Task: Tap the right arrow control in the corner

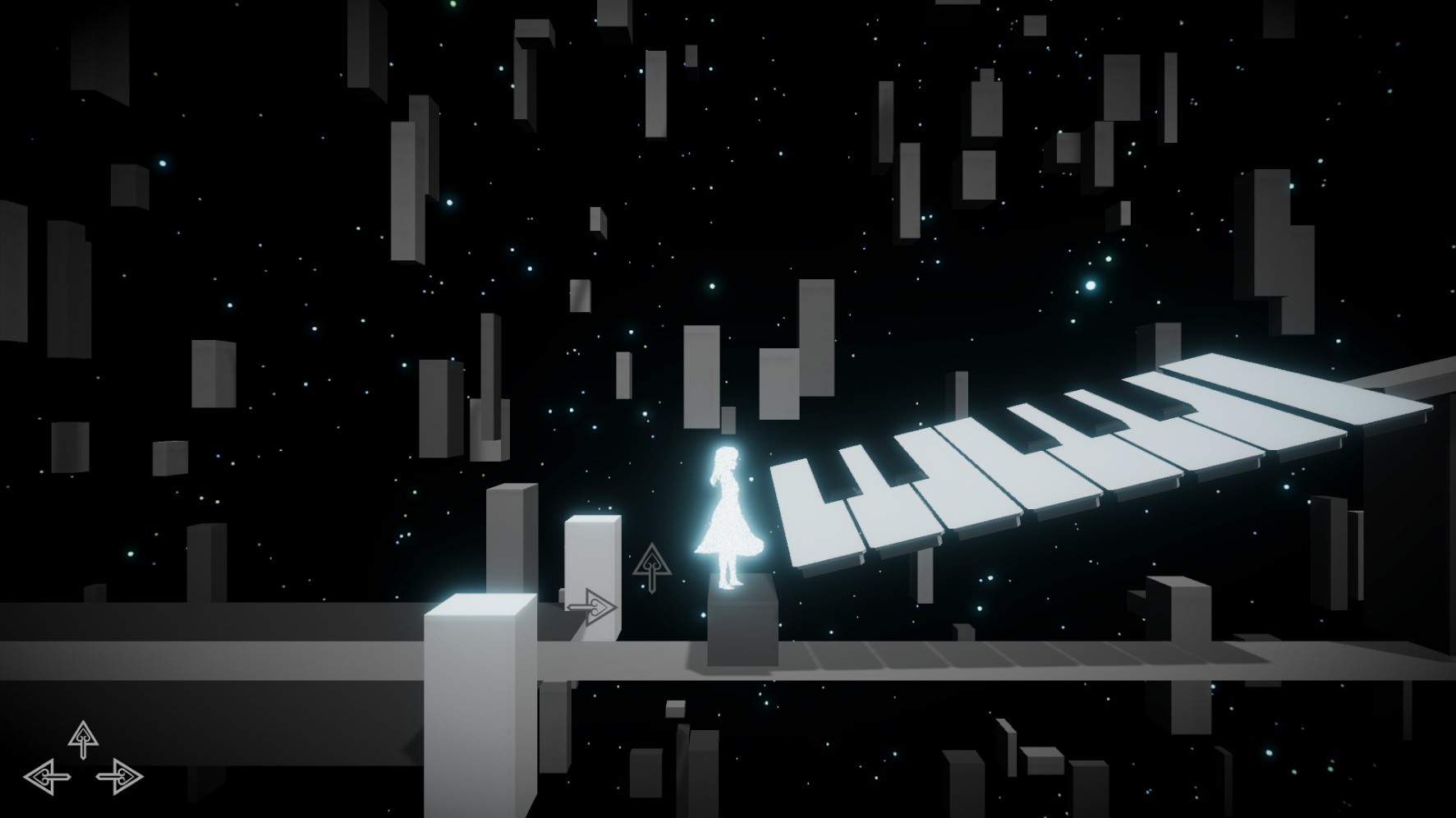Action: tap(120, 775)
